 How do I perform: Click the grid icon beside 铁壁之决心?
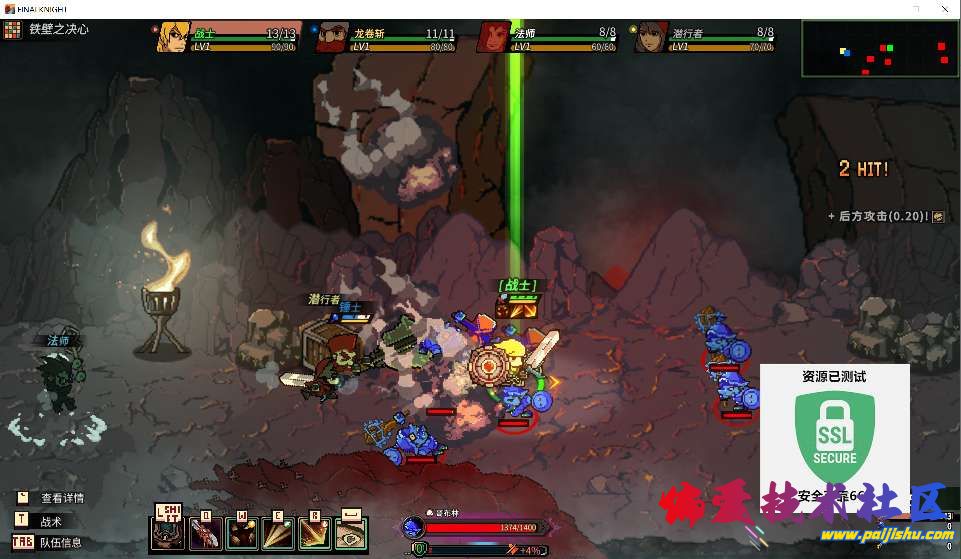(12, 30)
